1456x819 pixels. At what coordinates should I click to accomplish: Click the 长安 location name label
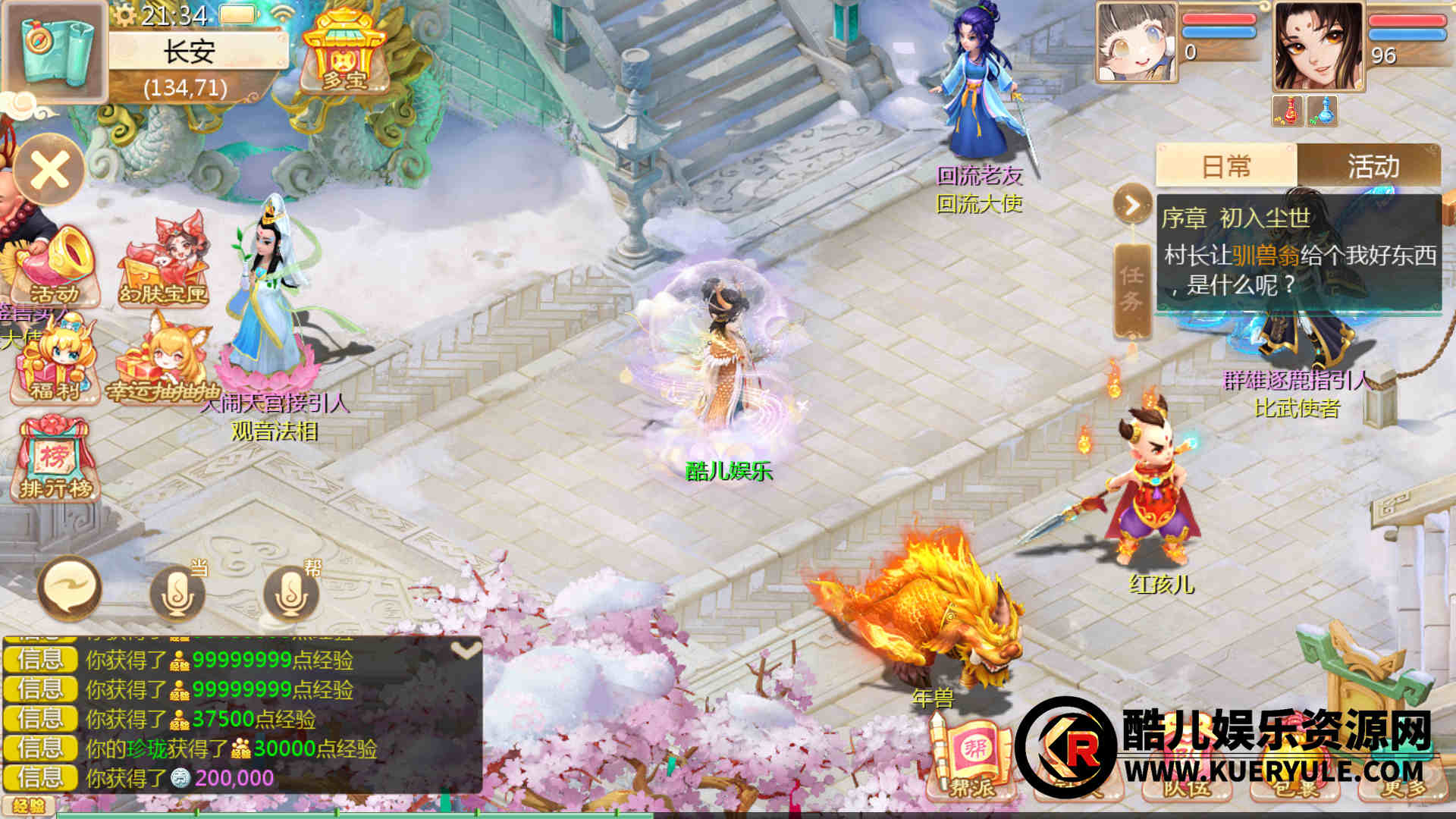coord(191,53)
